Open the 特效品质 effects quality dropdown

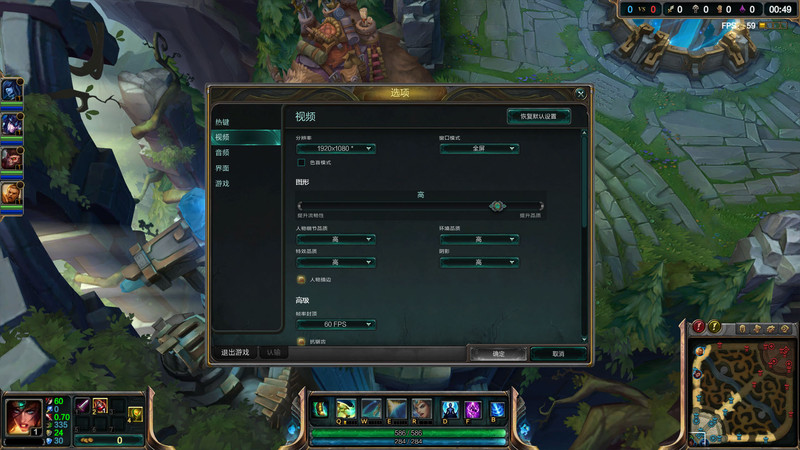335,262
